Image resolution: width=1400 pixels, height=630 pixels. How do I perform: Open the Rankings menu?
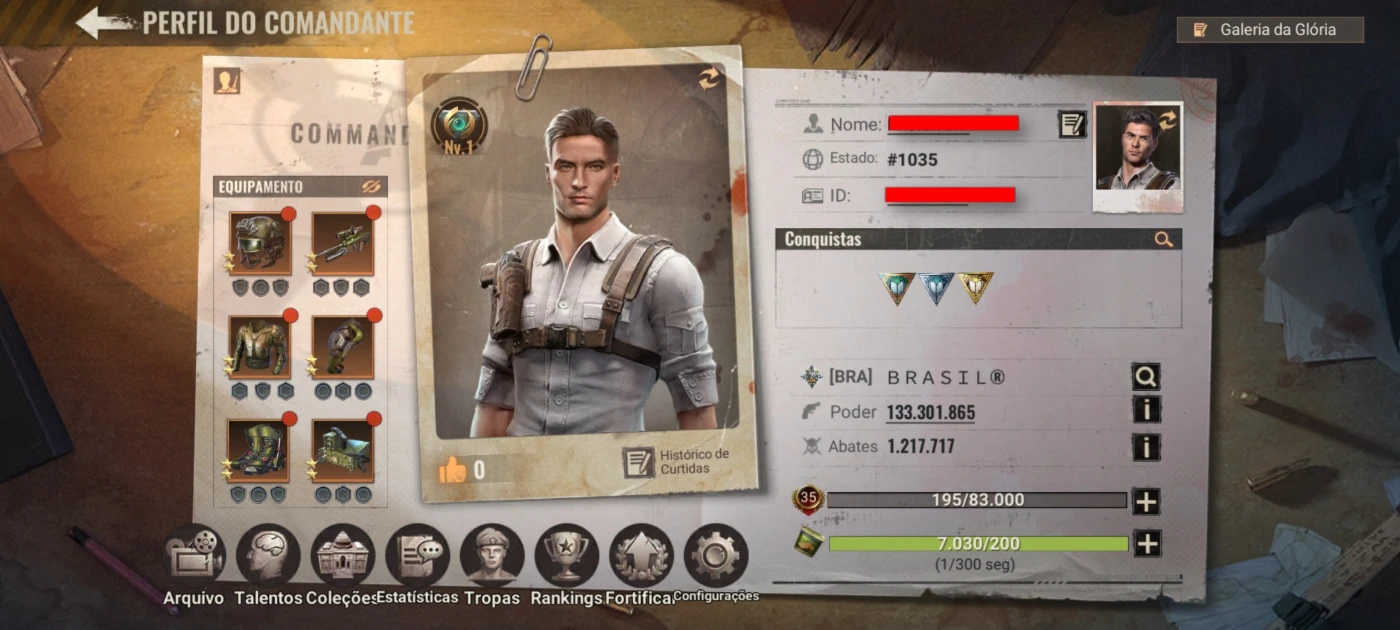(x=566, y=558)
